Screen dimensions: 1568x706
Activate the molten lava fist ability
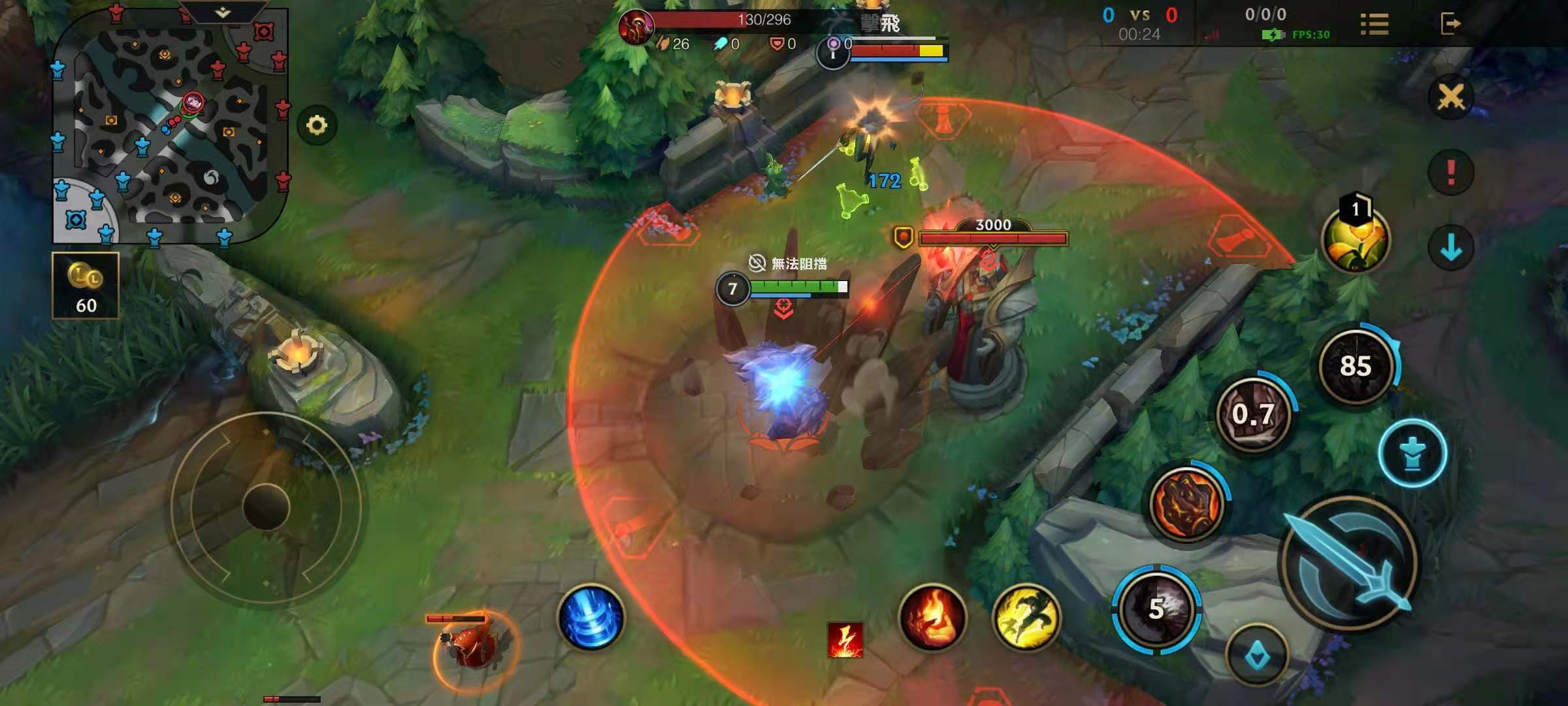pyautogui.click(x=1187, y=503)
